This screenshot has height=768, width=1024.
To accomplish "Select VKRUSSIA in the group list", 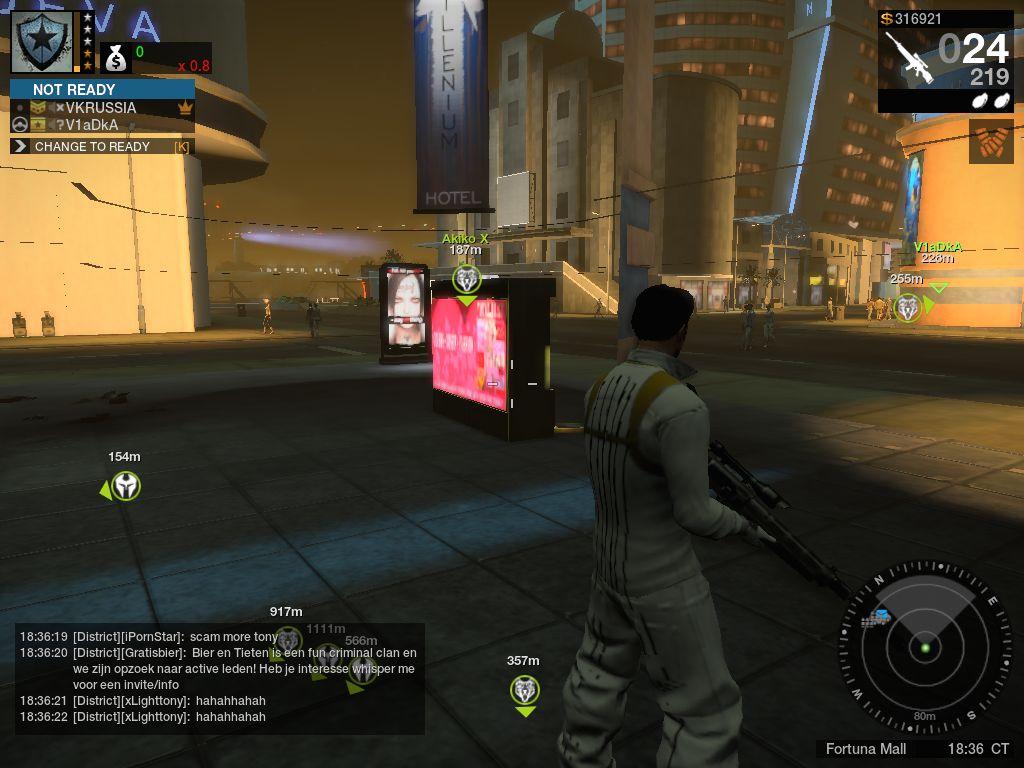I will (x=100, y=107).
